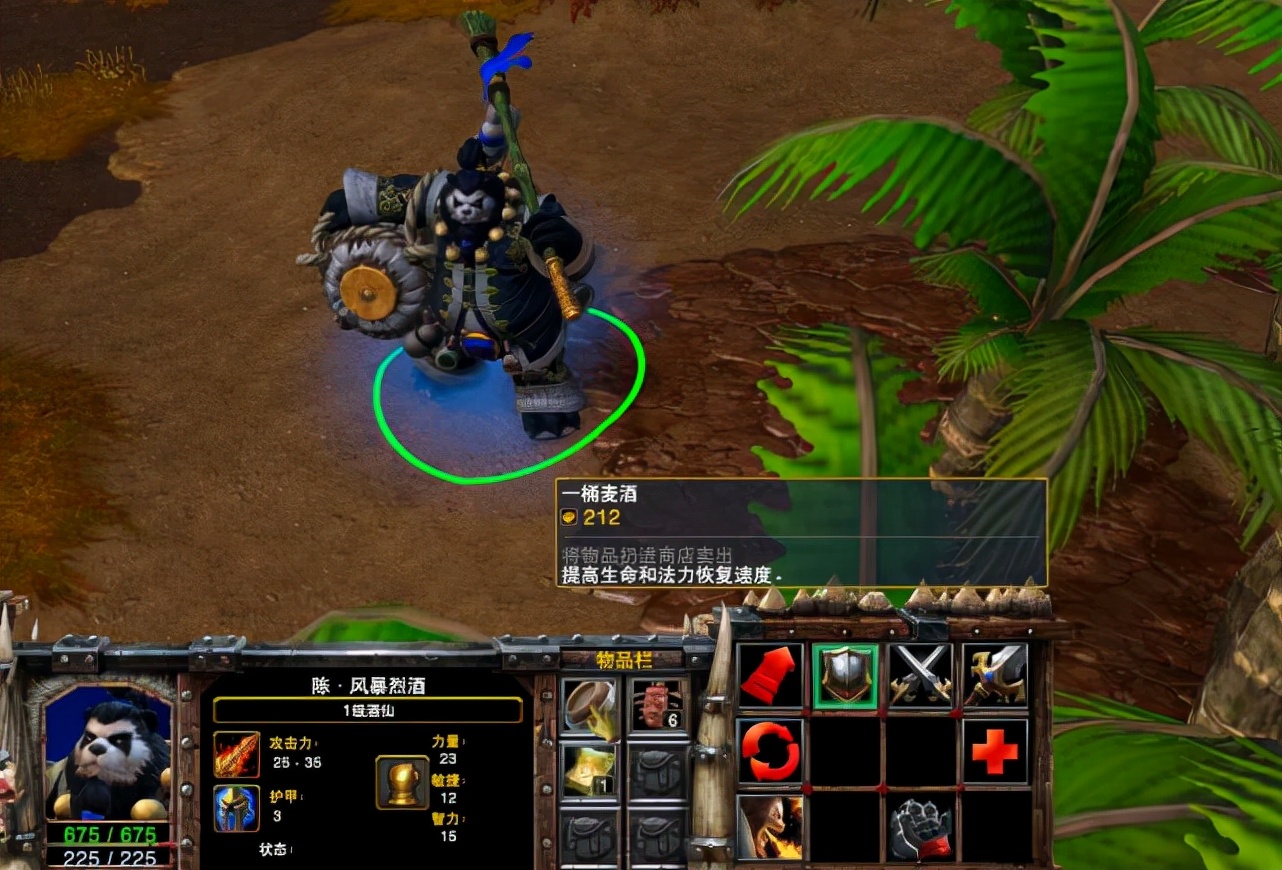Click the blue helmet armor icon
Screen dimensions: 1282x870
pyautogui.click(x=237, y=808)
